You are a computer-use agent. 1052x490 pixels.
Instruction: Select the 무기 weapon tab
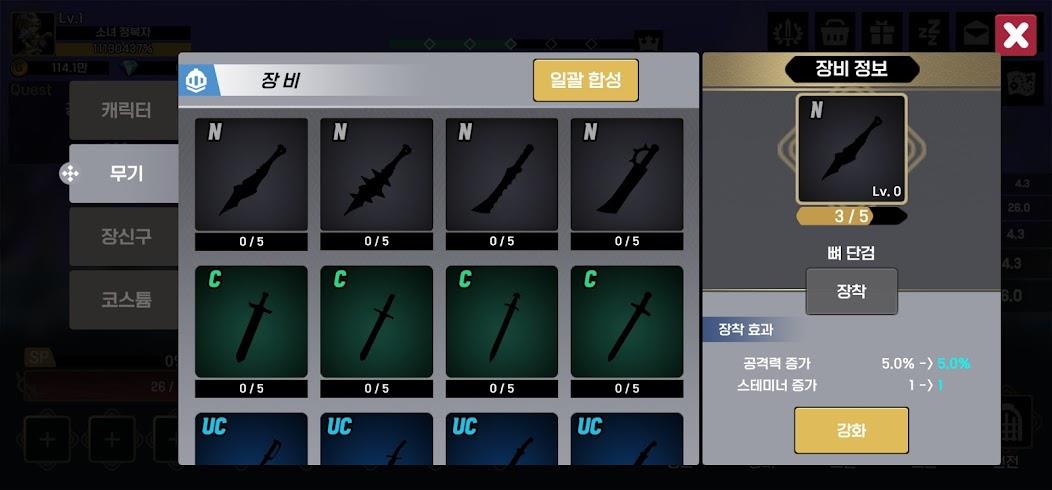tap(125, 173)
